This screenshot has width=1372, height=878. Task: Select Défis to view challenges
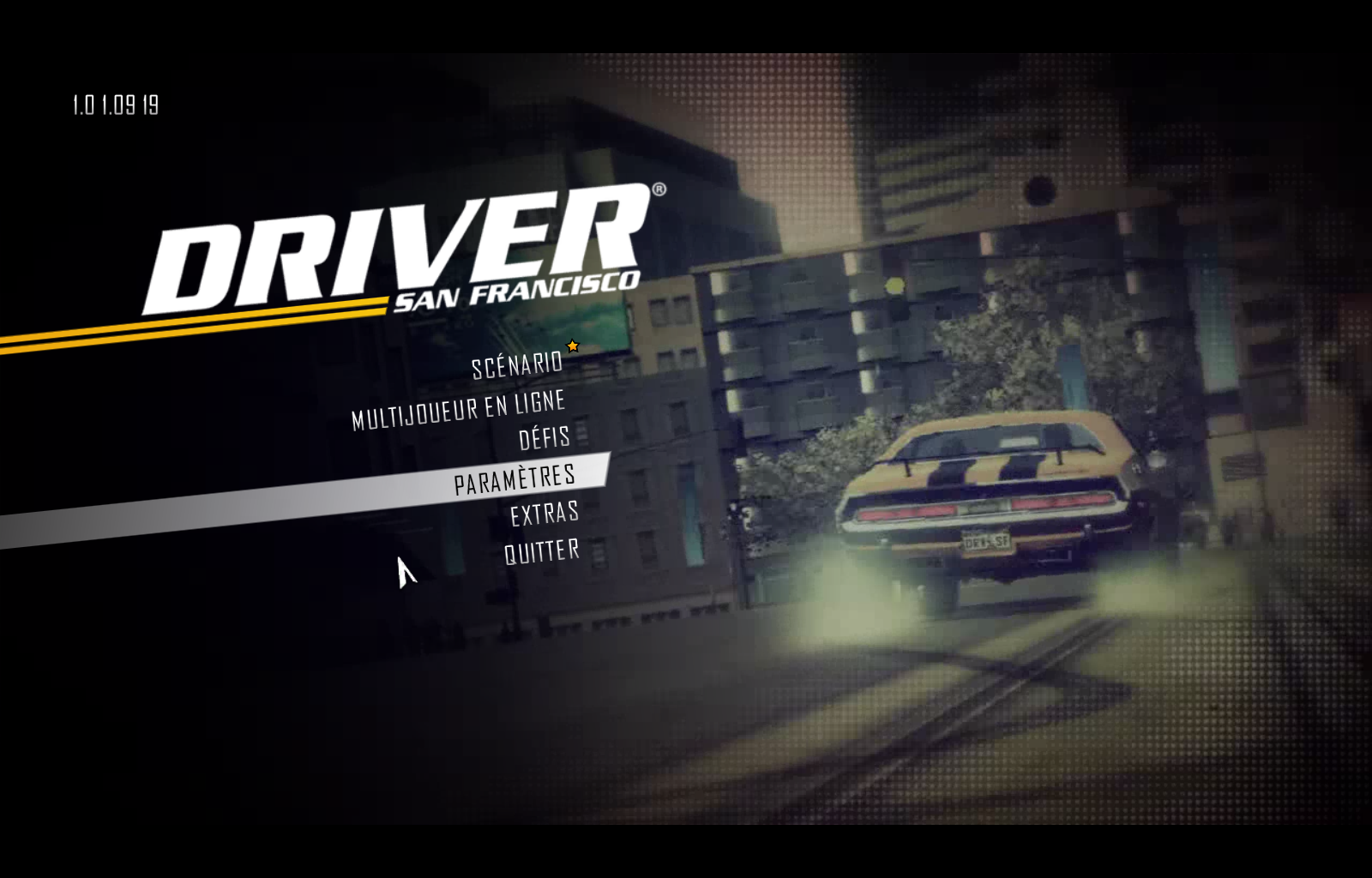click(x=543, y=438)
